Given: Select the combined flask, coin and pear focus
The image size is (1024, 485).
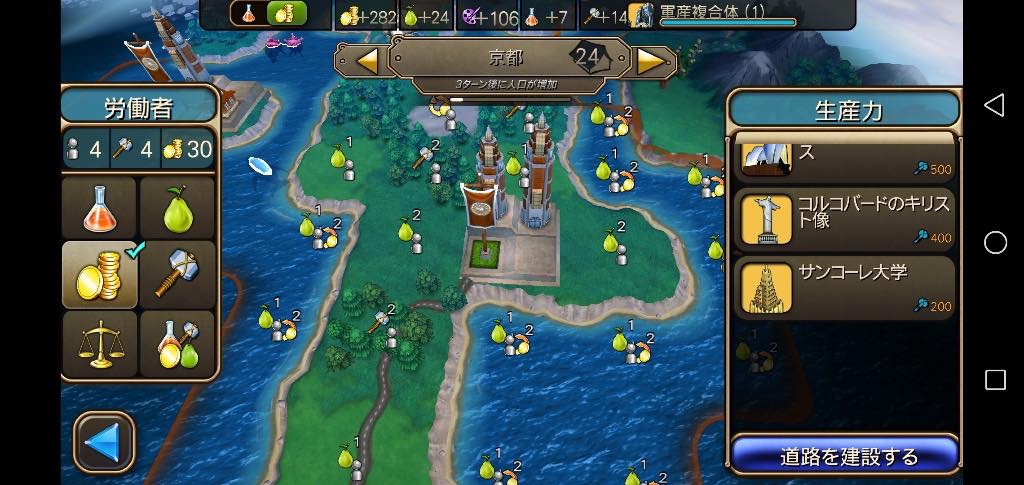Looking at the screenshot, I should point(177,343).
